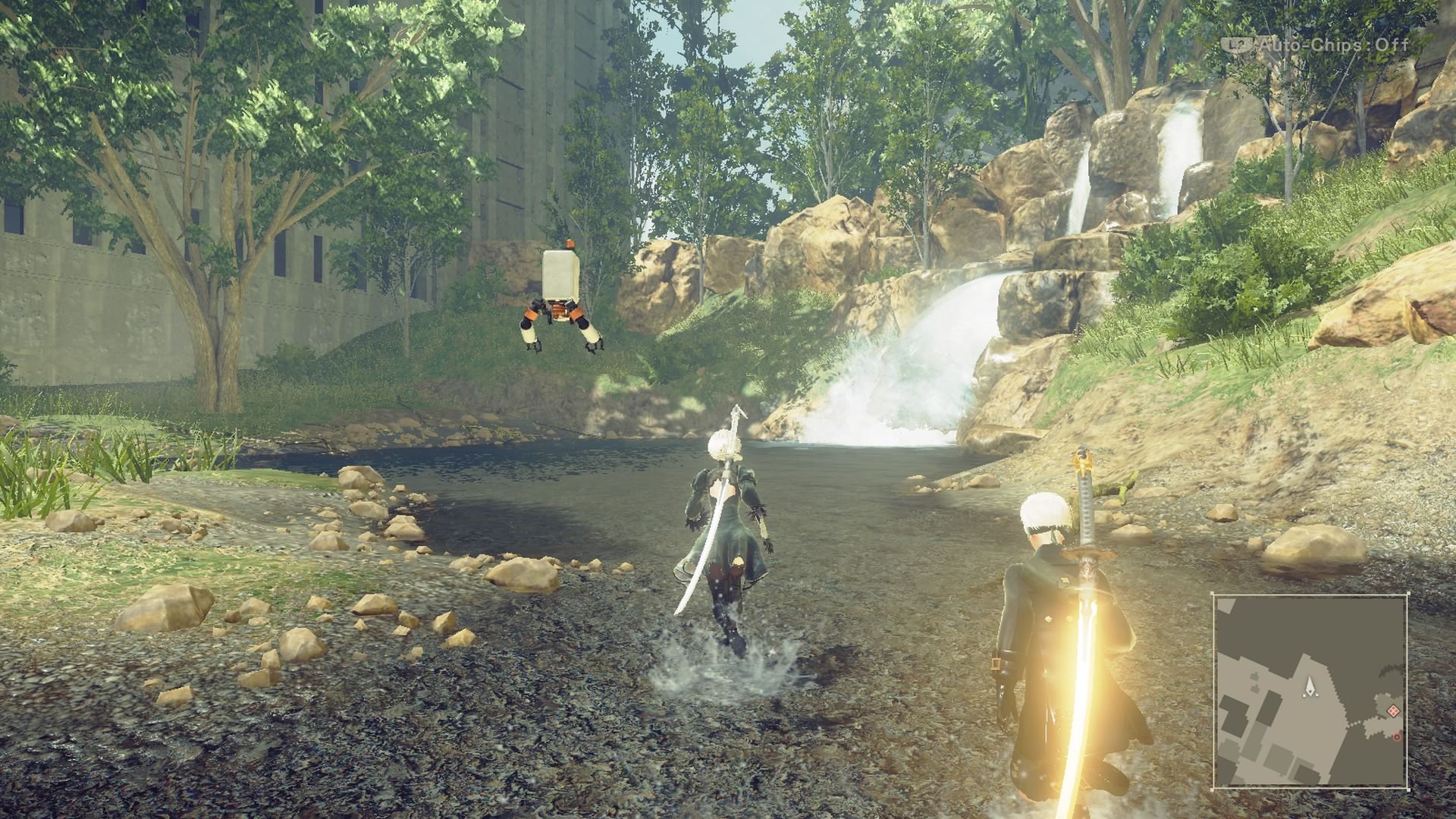Click the minimap border frame
The image size is (1456, 819).
click(1310, 594)
